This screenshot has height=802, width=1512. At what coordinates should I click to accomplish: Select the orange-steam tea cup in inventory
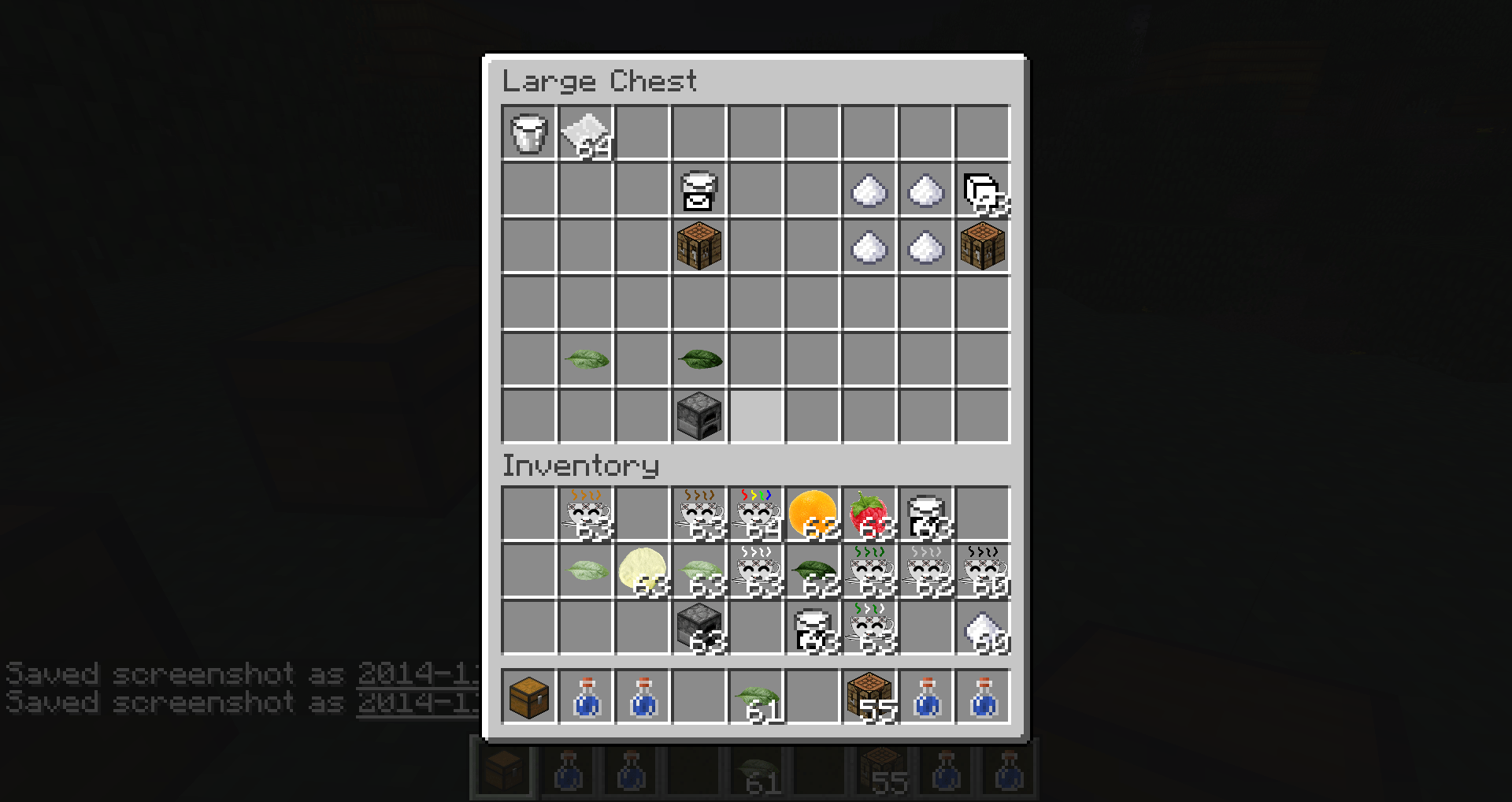[586, 514]
